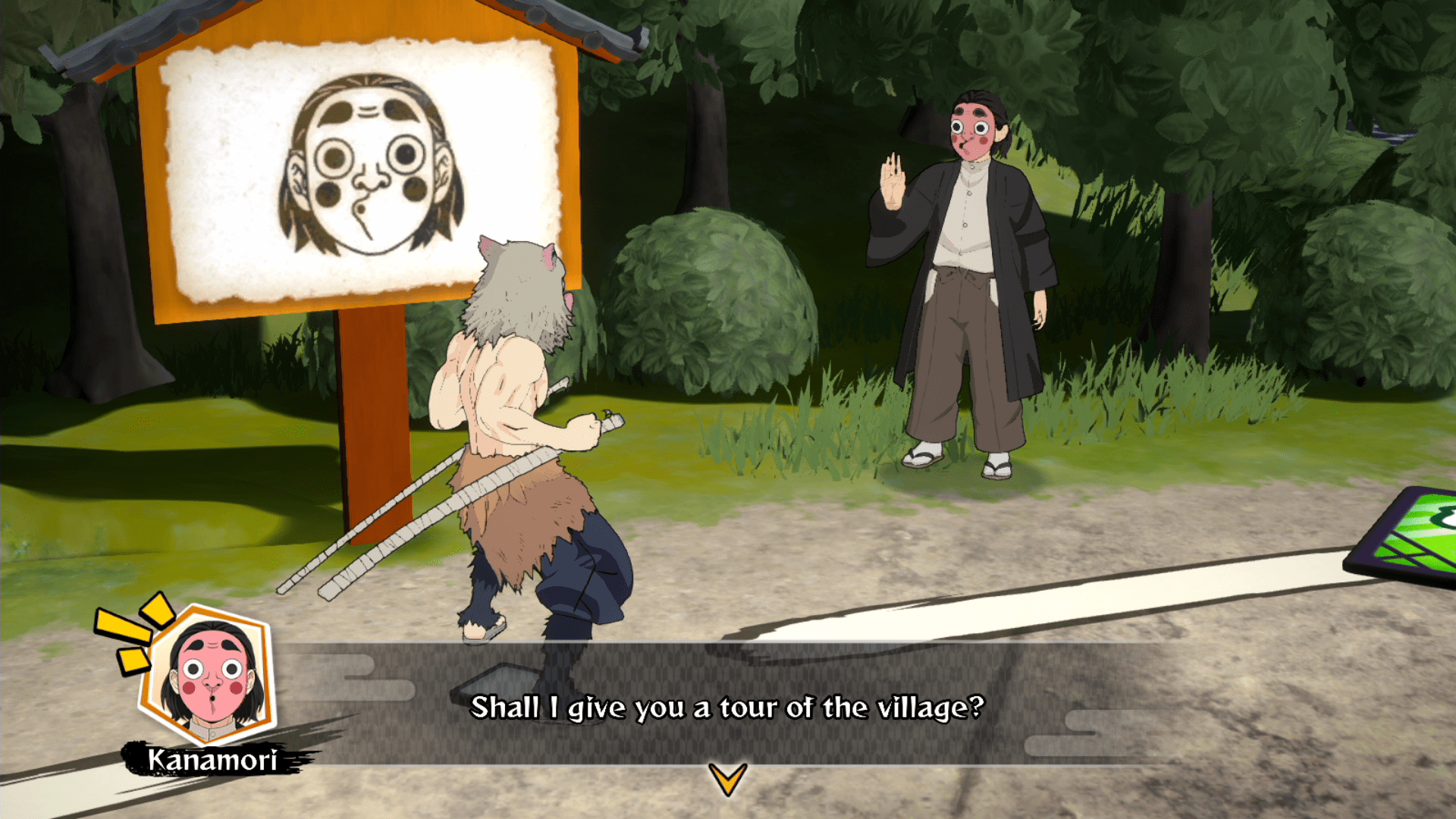The image size is (1456, 819).
Task: Advance dialogue with the yellow arrow
Action: [728, 778]
